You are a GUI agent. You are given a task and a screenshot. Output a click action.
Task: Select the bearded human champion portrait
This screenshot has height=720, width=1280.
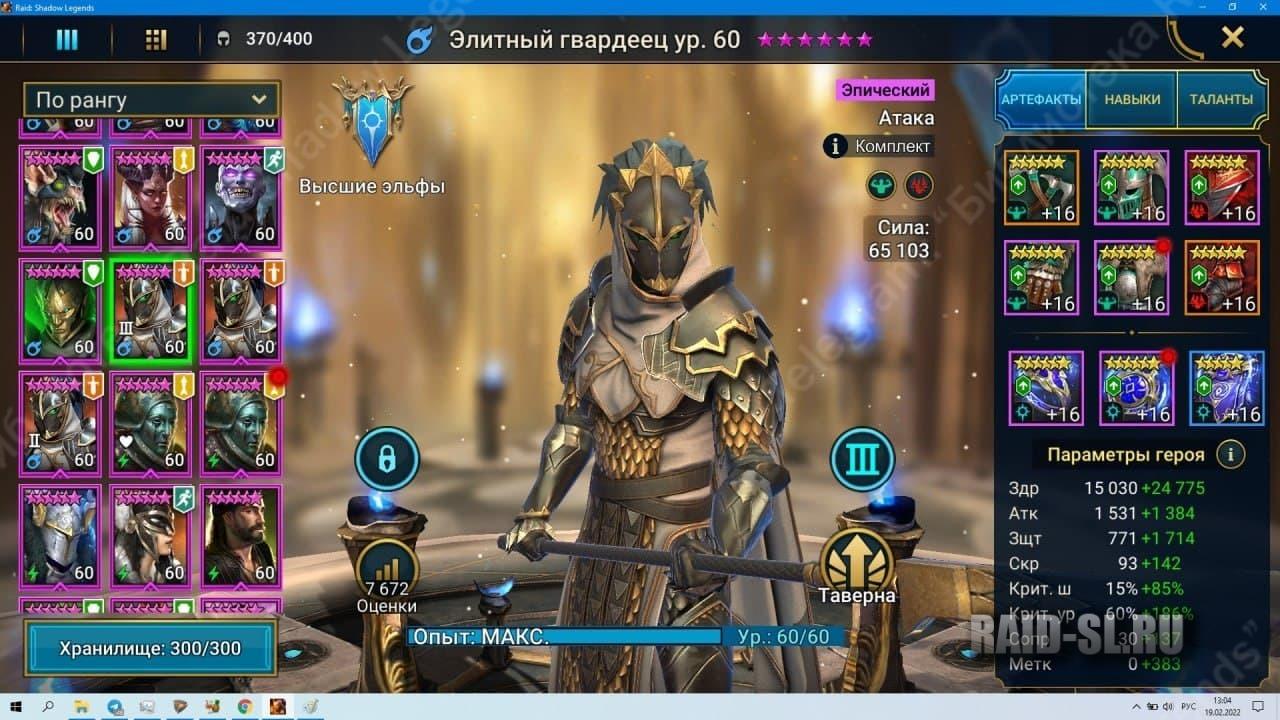click(240, 537)
